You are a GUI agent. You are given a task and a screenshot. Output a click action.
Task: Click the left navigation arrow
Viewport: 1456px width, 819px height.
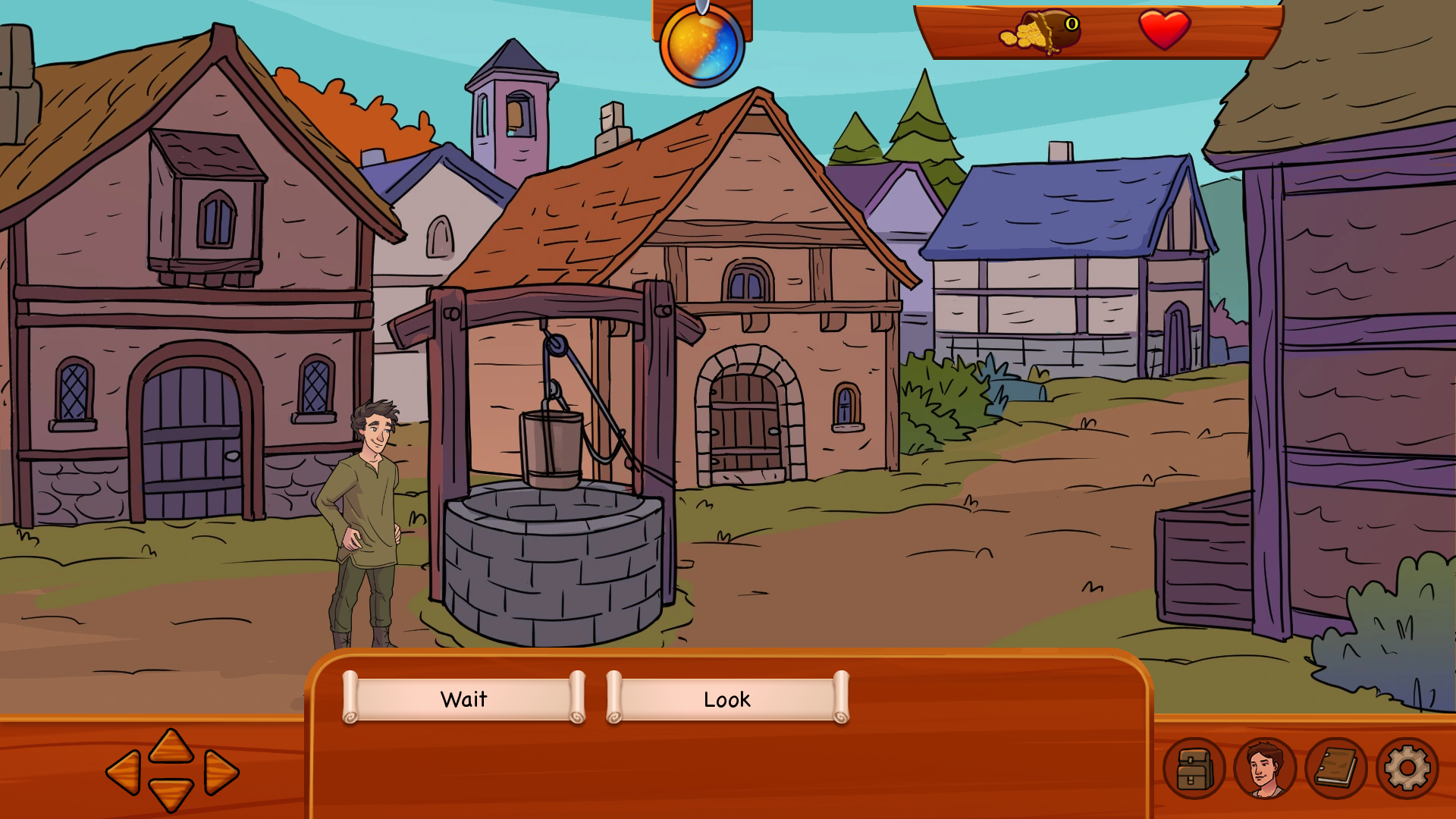coord(124,773)
